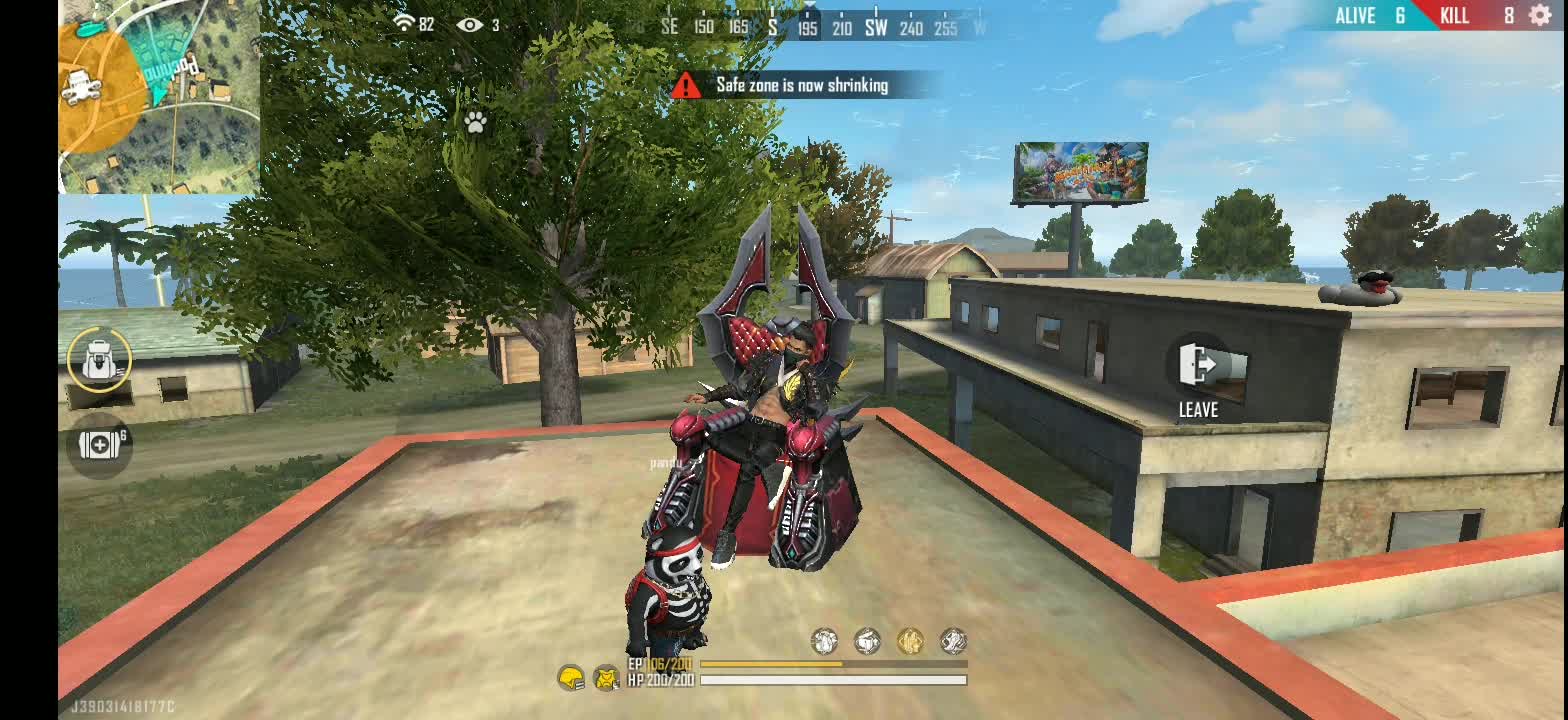
Task: Use the medkit item
Action: pyautogui.click(x=99, y=445)
